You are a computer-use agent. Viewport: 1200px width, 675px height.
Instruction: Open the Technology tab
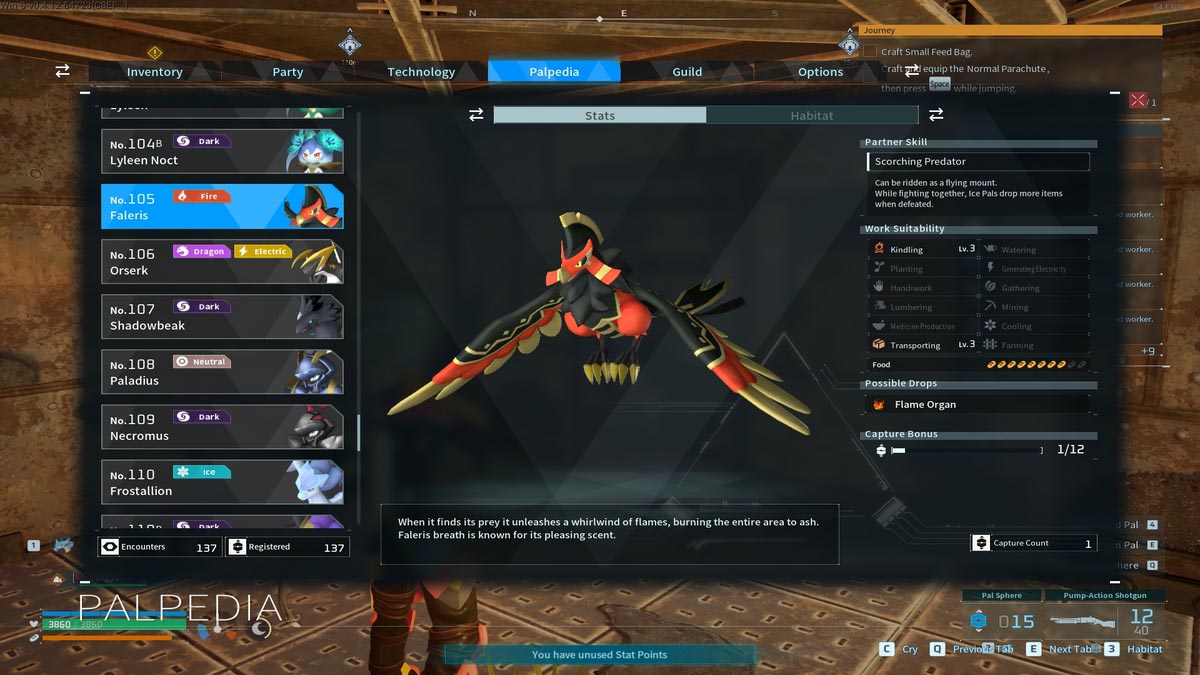coord(421,72)
